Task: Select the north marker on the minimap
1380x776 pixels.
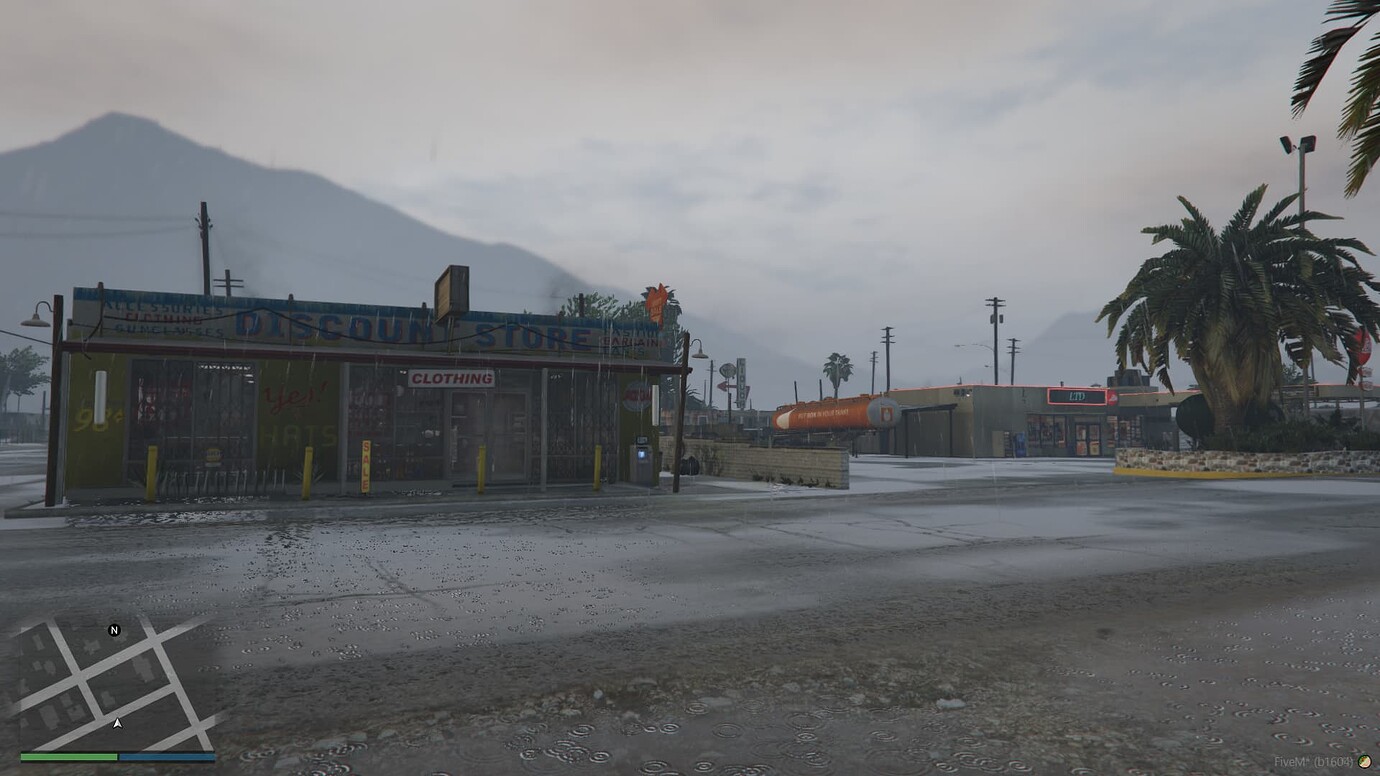Action: coord(114,631)
